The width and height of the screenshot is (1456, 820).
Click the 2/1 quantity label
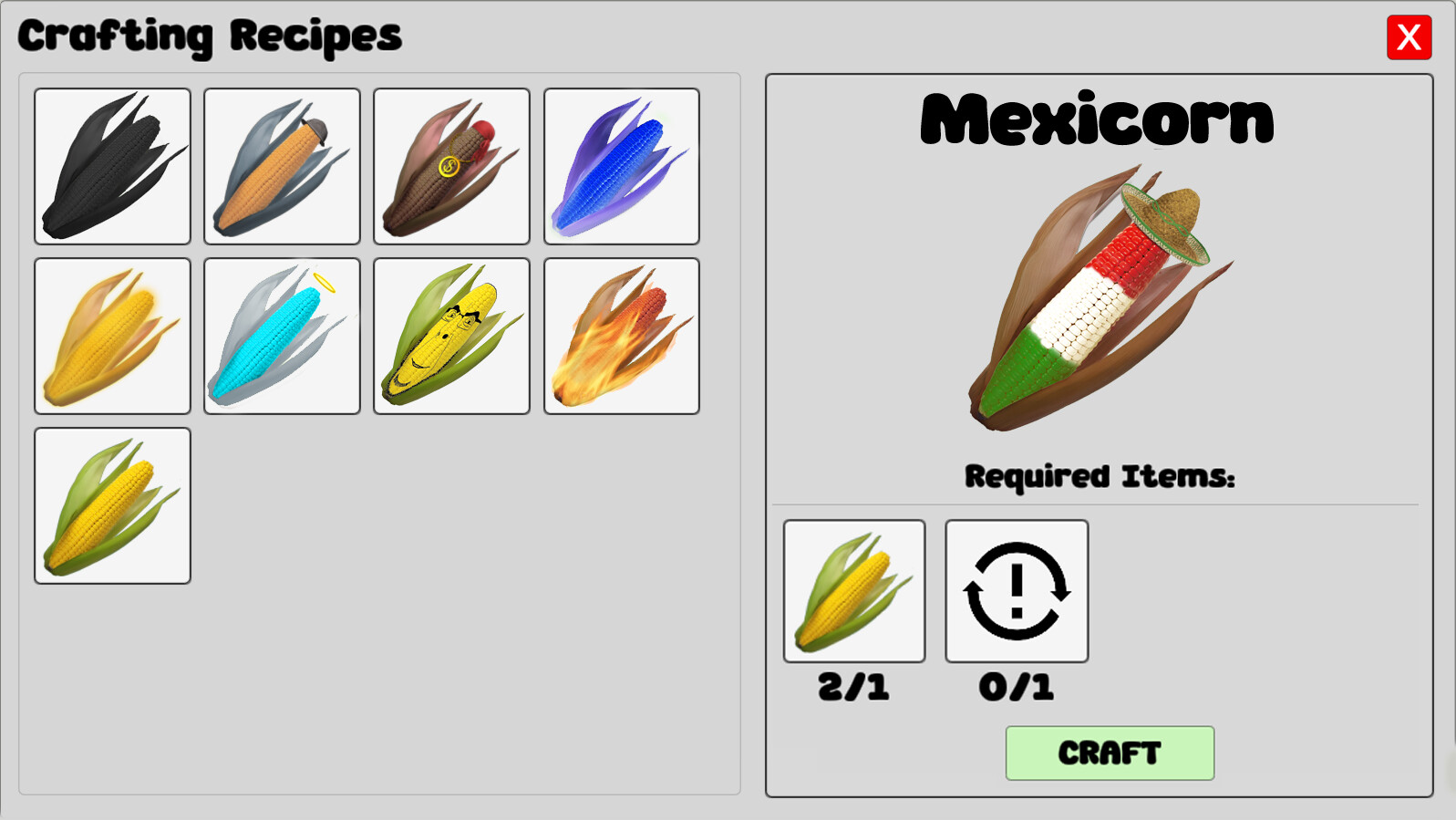[x=853, y=689]
